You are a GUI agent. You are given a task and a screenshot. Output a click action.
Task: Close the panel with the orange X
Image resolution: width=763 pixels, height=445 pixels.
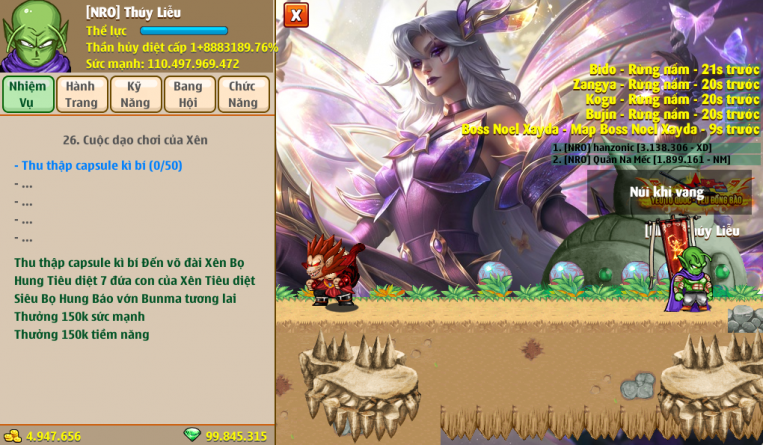[296, 15]
